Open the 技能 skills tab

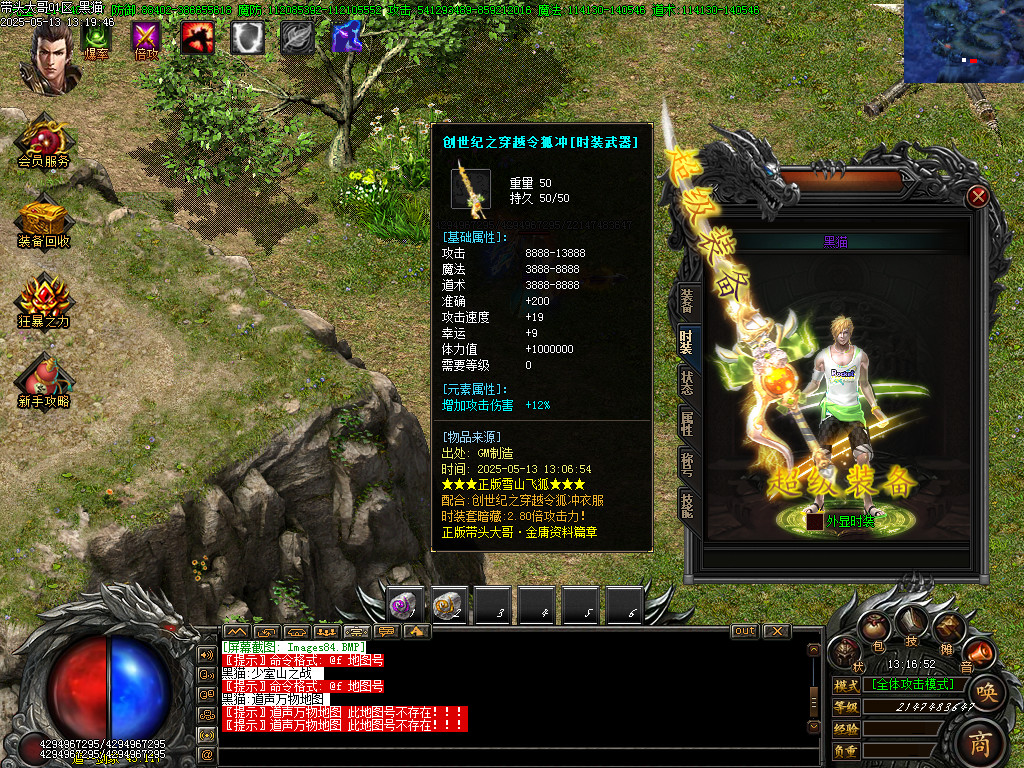[x=687, y=503]
